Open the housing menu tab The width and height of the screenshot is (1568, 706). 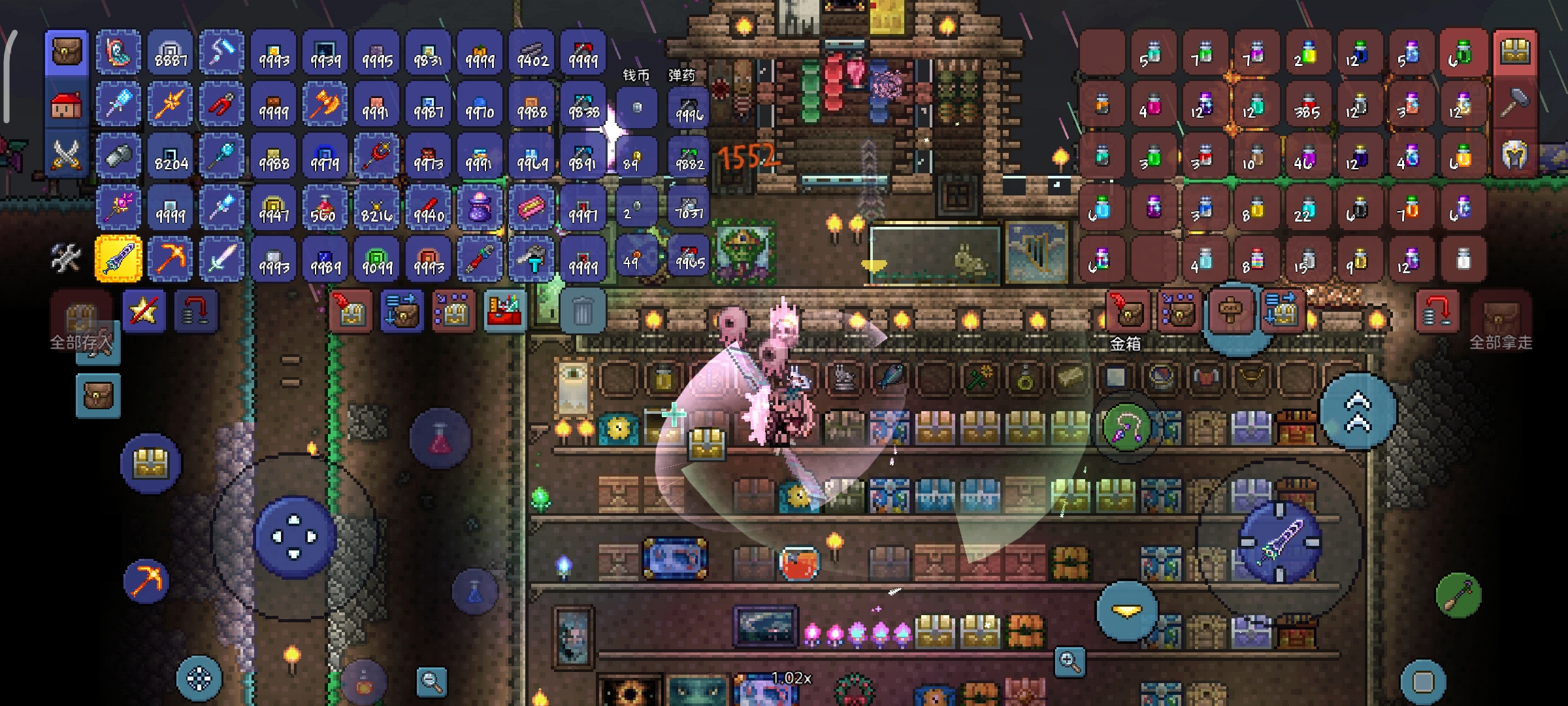click(66, 104)
